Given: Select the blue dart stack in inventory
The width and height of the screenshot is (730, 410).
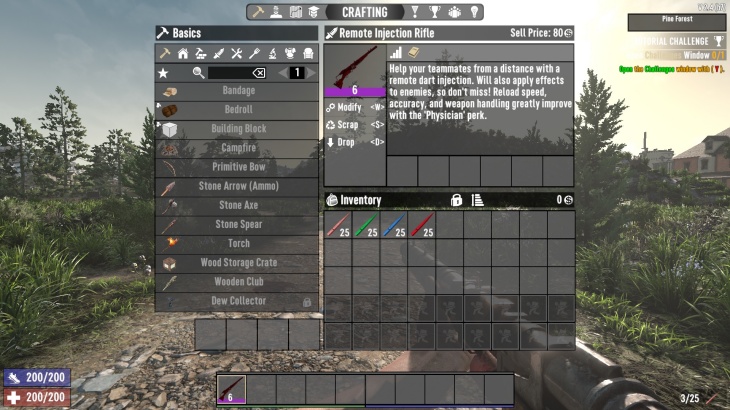Looking at the screenshot, I should click(394, 226).
